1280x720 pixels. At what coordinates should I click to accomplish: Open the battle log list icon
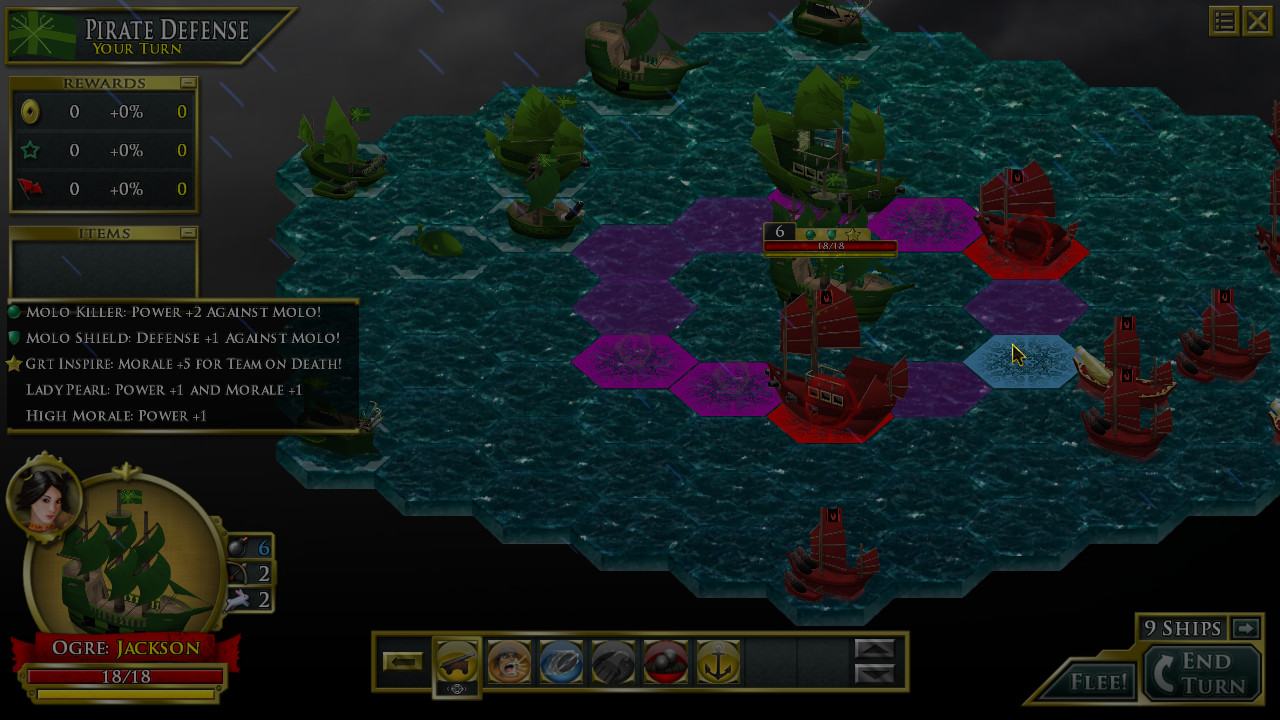[1224, 20]
